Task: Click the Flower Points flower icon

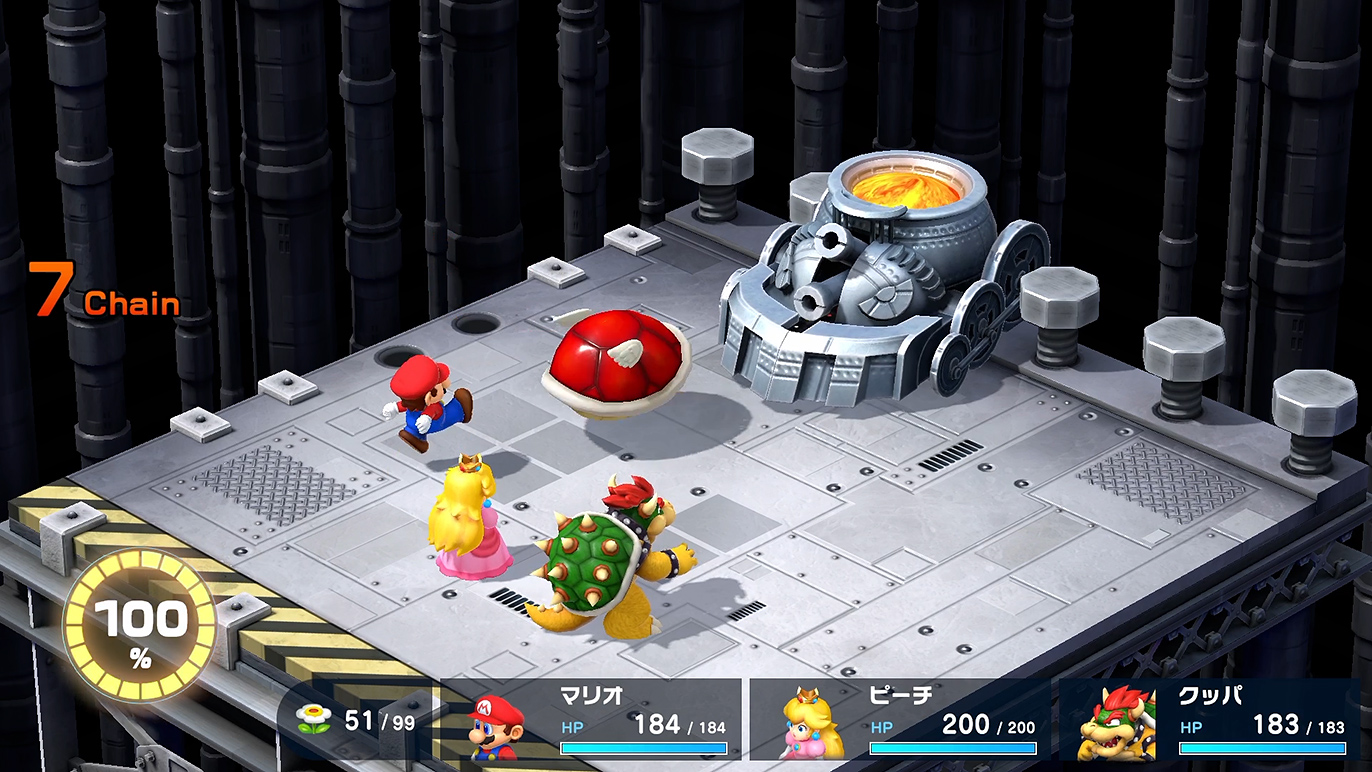Action: [313, 718]
